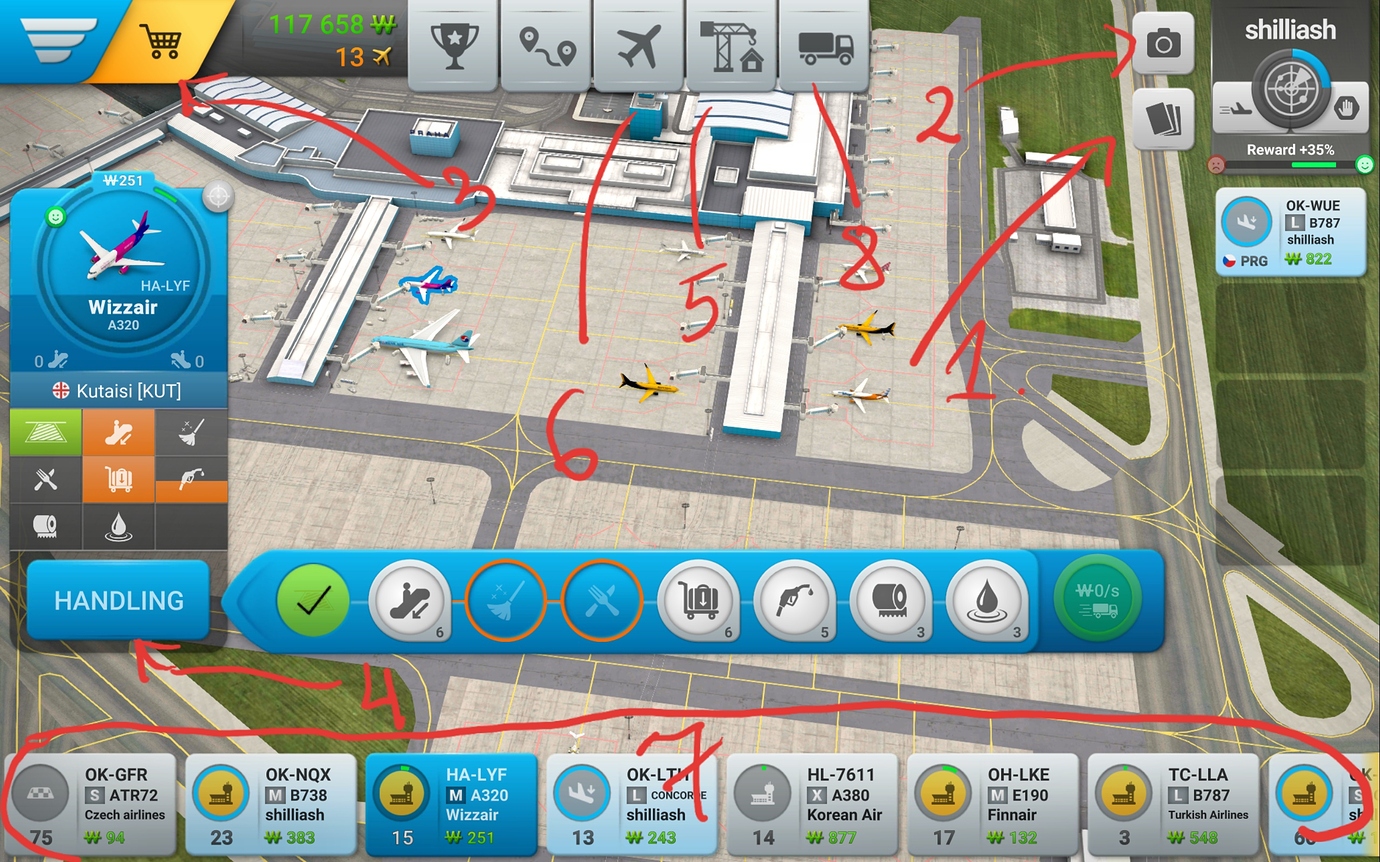Toggle the baggage cart service tile

[x=118, y=479]
